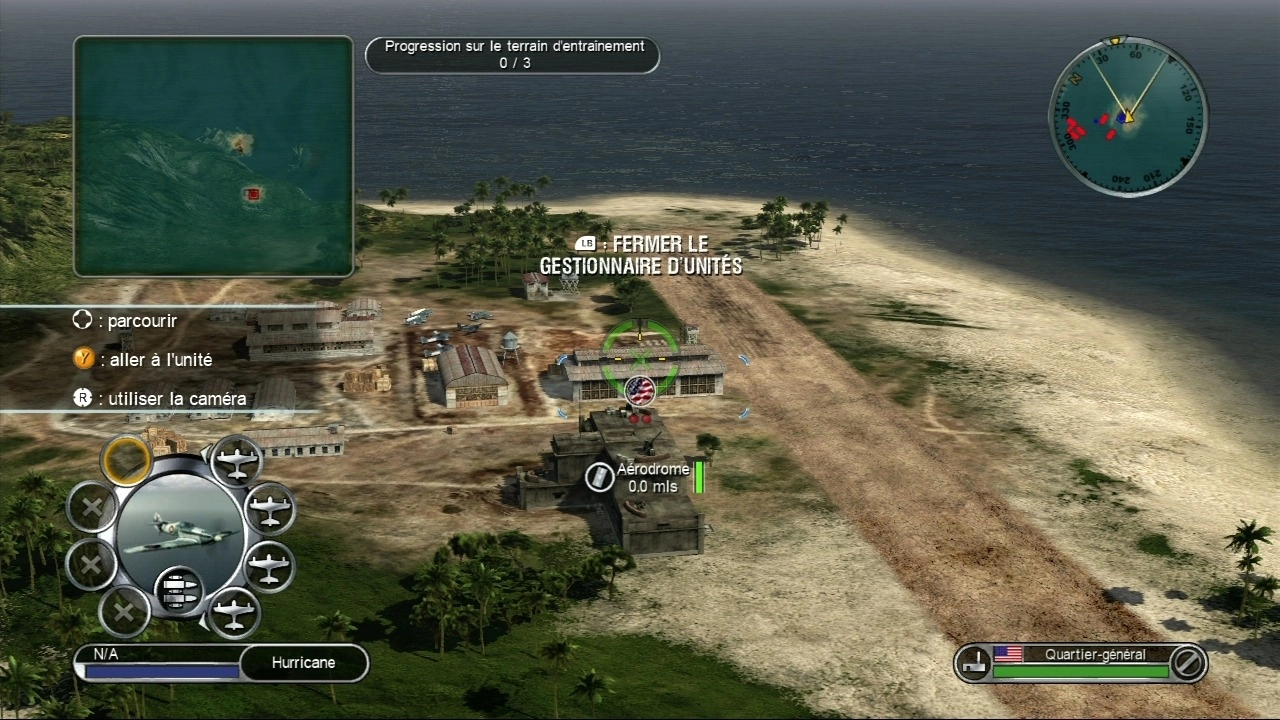Select the training ground progression tracker

pyautogui.click(x=513, y=55)
